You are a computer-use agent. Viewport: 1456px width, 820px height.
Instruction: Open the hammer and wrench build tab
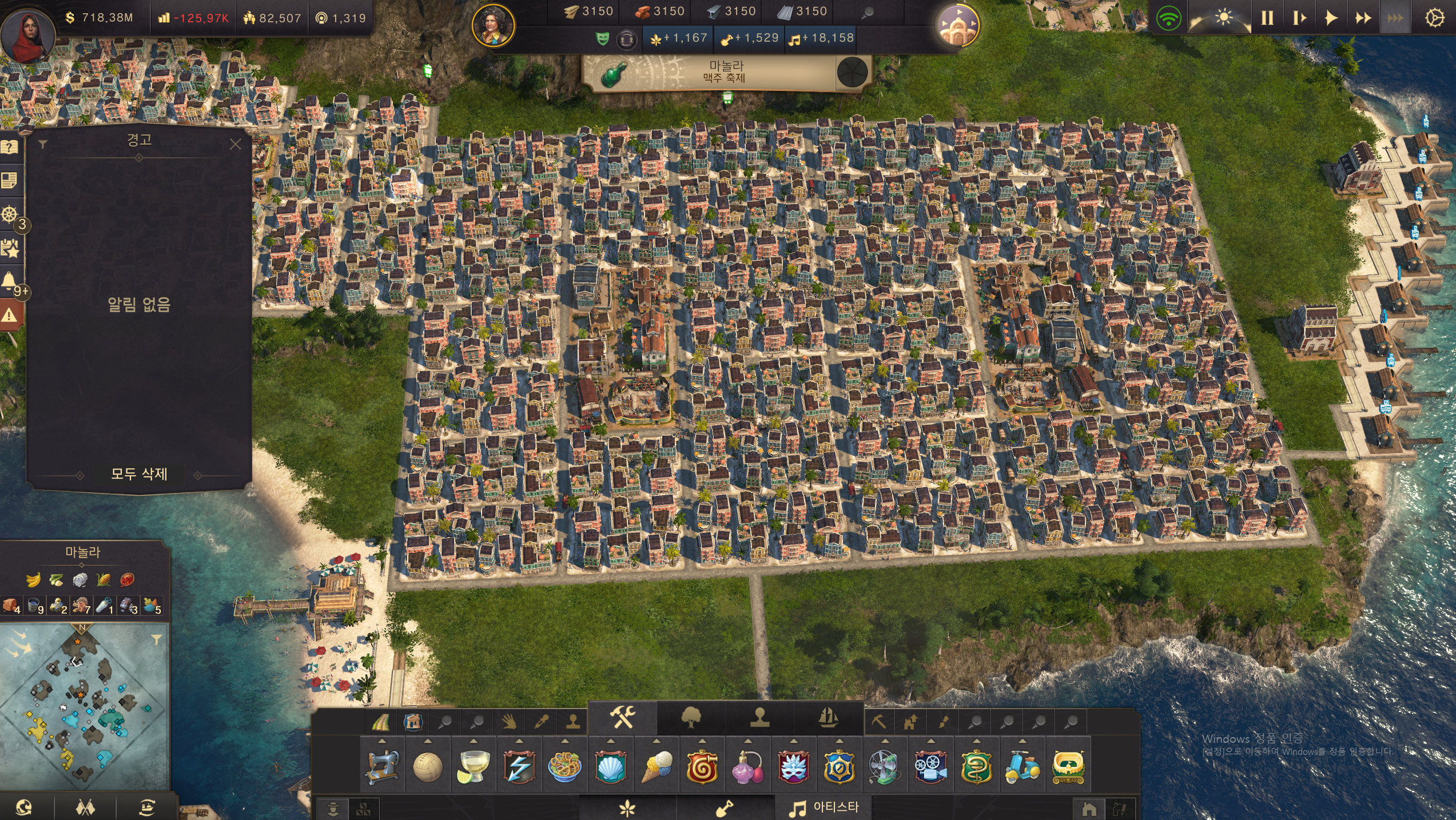pyautogui.click(x=622, y=717)
